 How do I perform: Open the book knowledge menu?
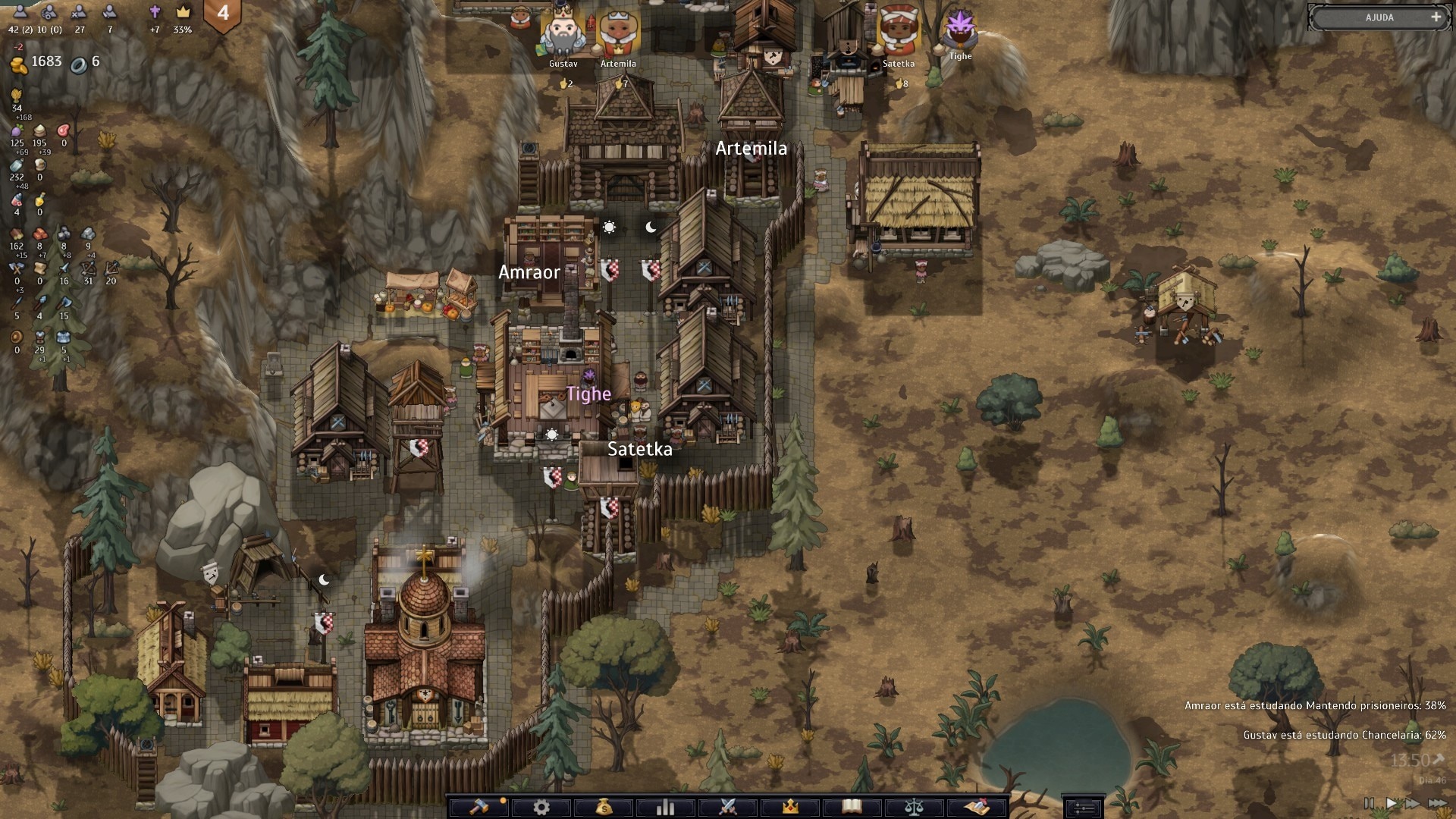[x=852, y=807]
